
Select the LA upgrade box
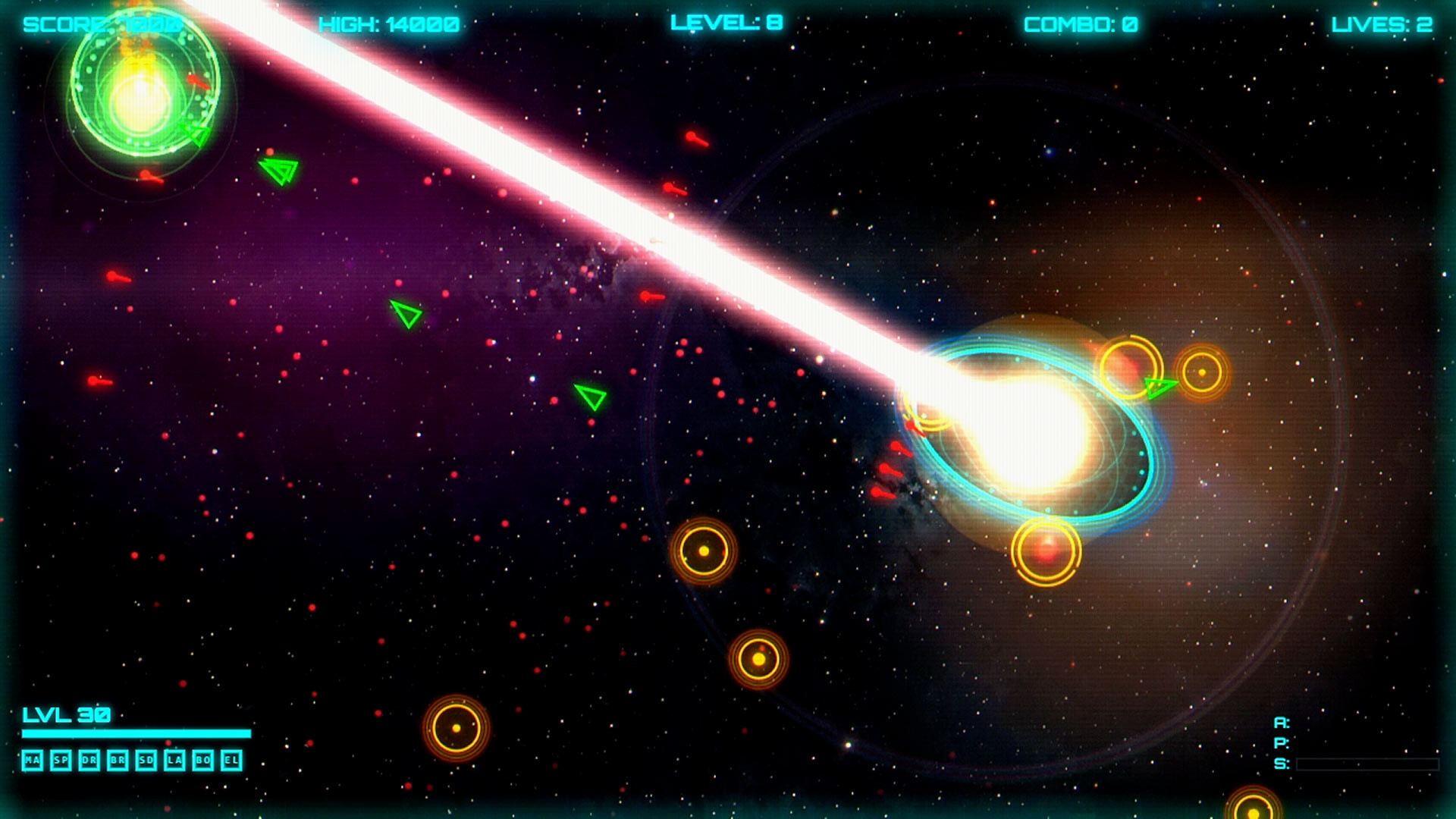tap(174, 760)
